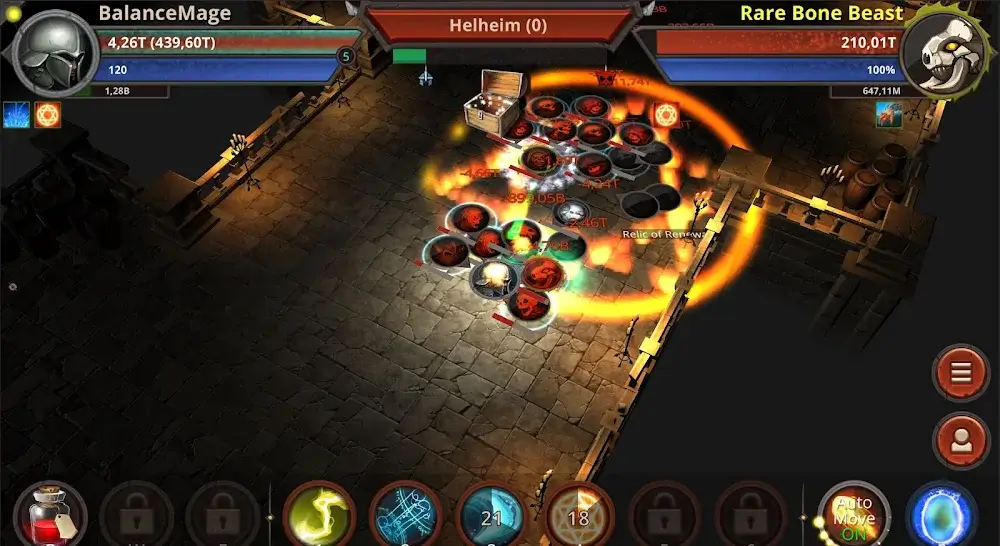Inspect the blue frost buff icon

16,114
